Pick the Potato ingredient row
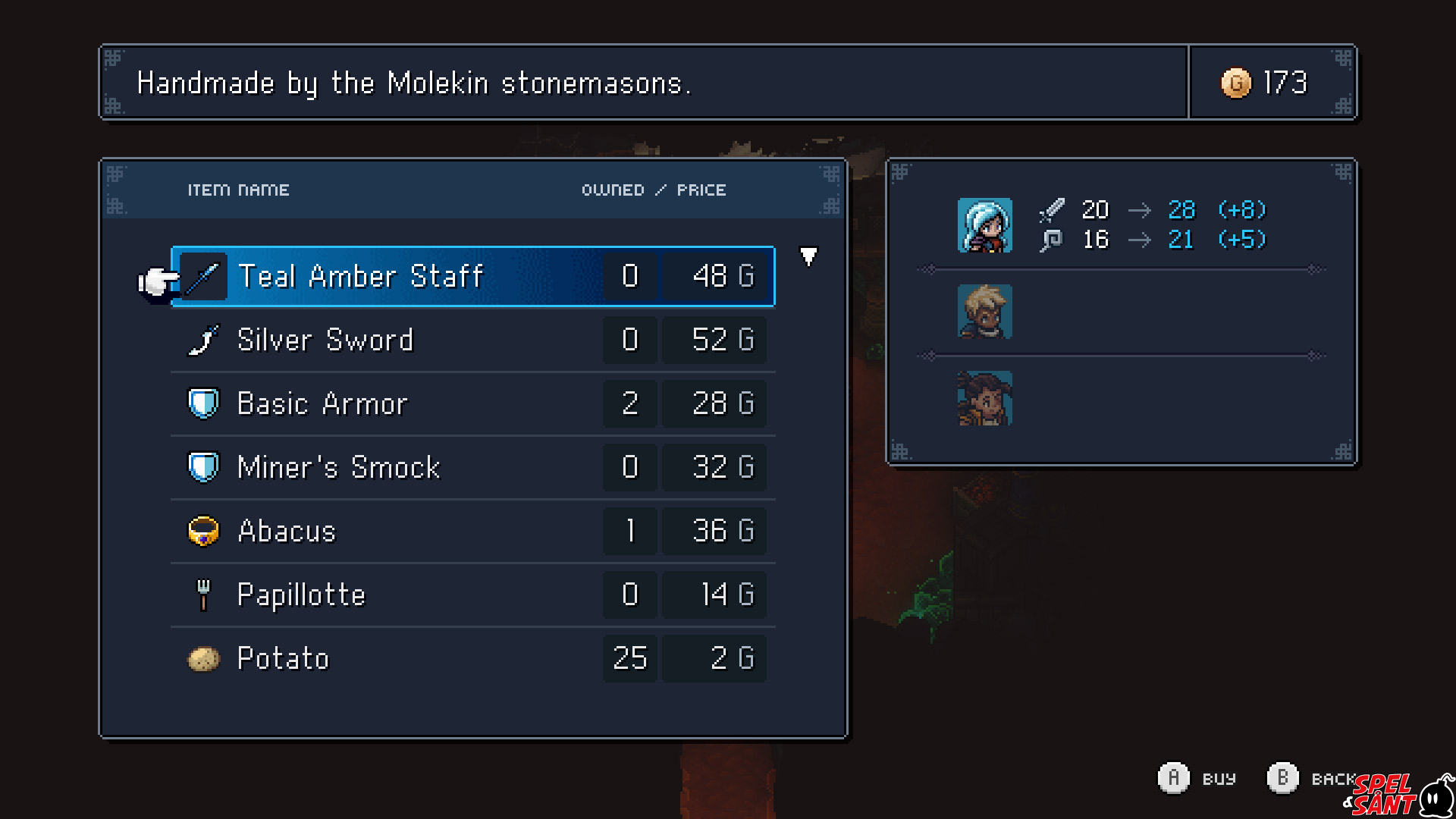This screenshot has height=819, width=1456. [473, 659]
